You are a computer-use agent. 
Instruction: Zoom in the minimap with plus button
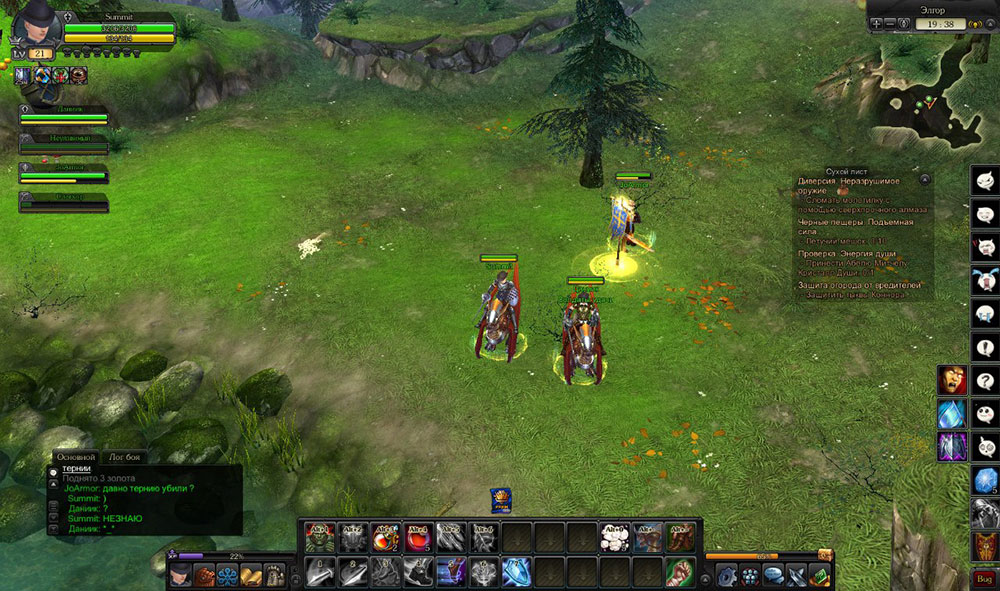pos(876,24)
